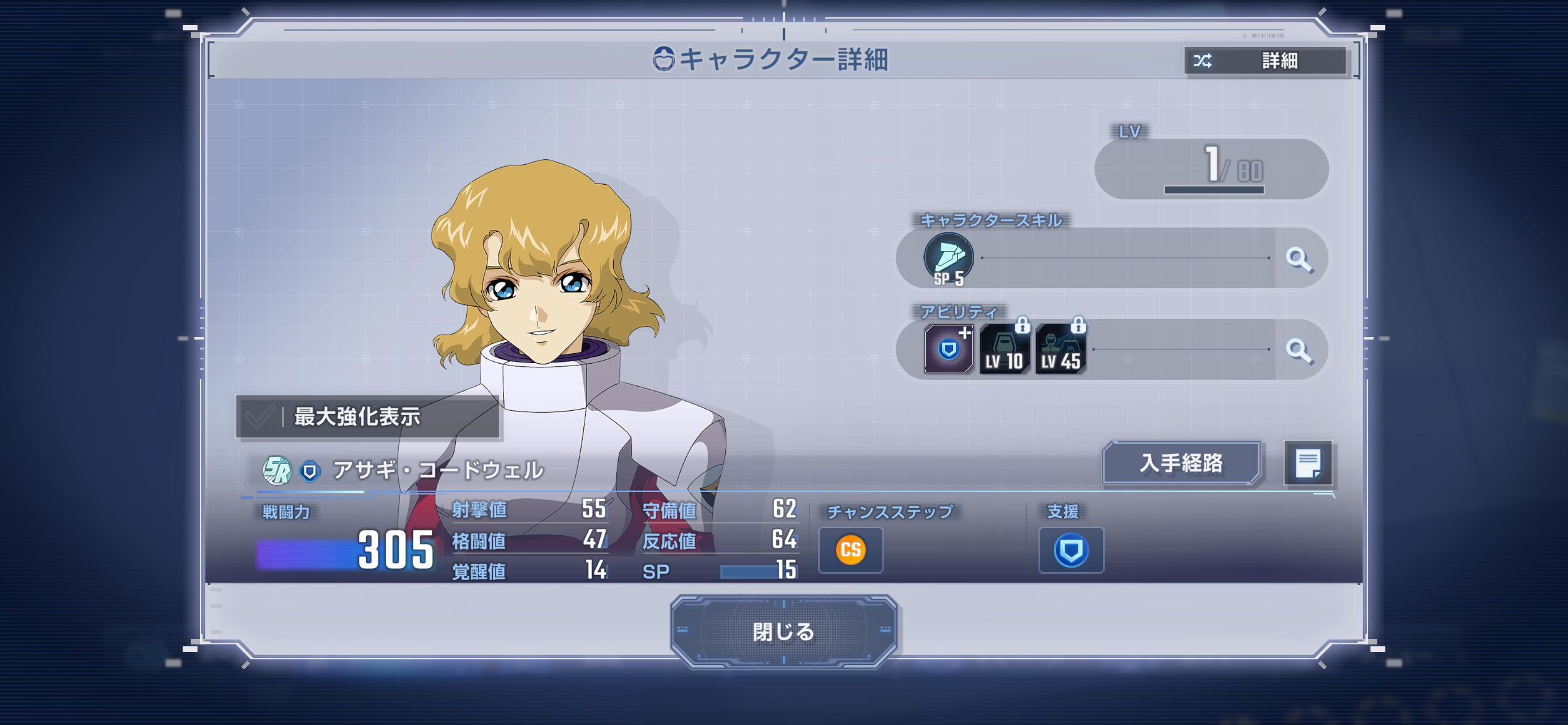Select the locked LV 45 ability
Viewport: 1568px width, 725px height.
pos(1060,349)
